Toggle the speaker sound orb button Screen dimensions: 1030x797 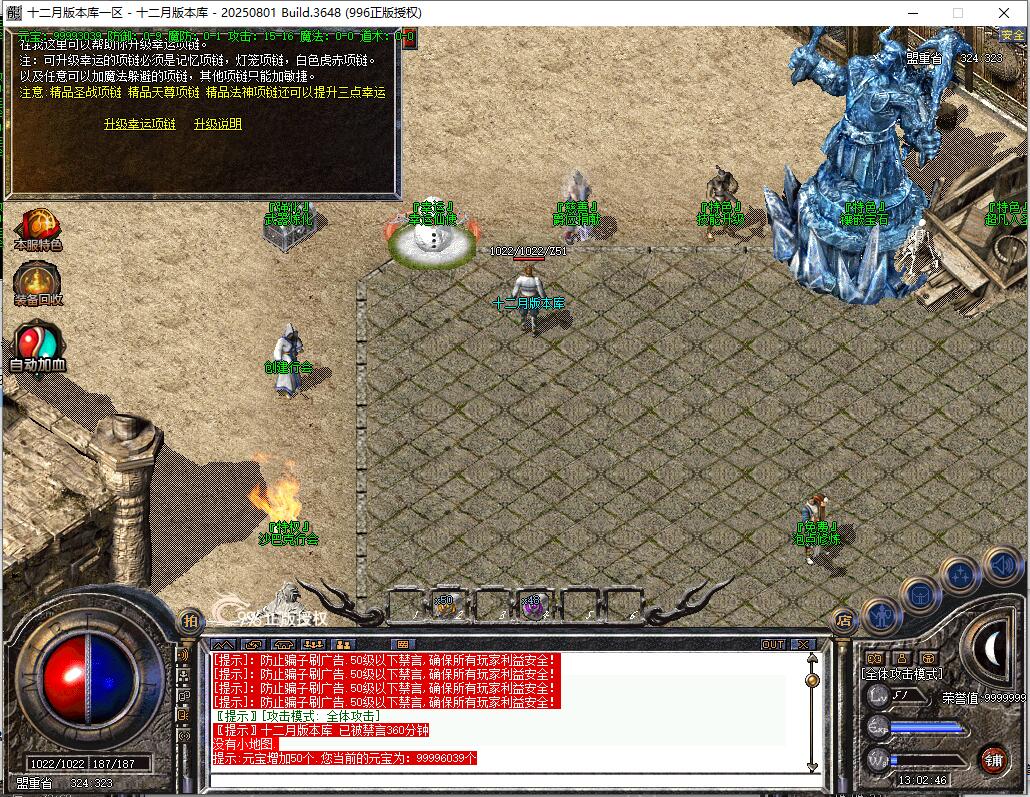tap(1001, 565)
